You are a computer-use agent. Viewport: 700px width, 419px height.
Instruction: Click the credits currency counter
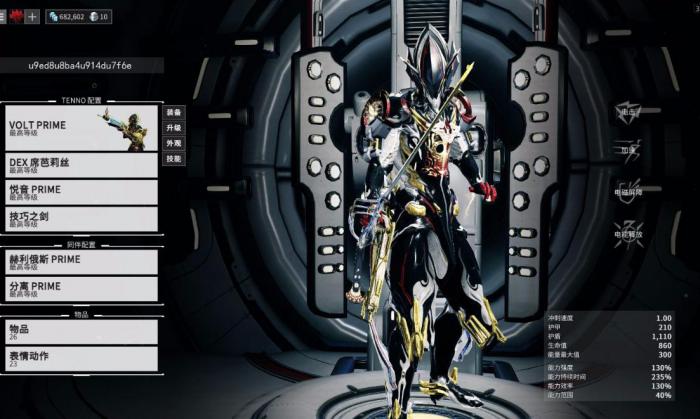pos(65,17)
